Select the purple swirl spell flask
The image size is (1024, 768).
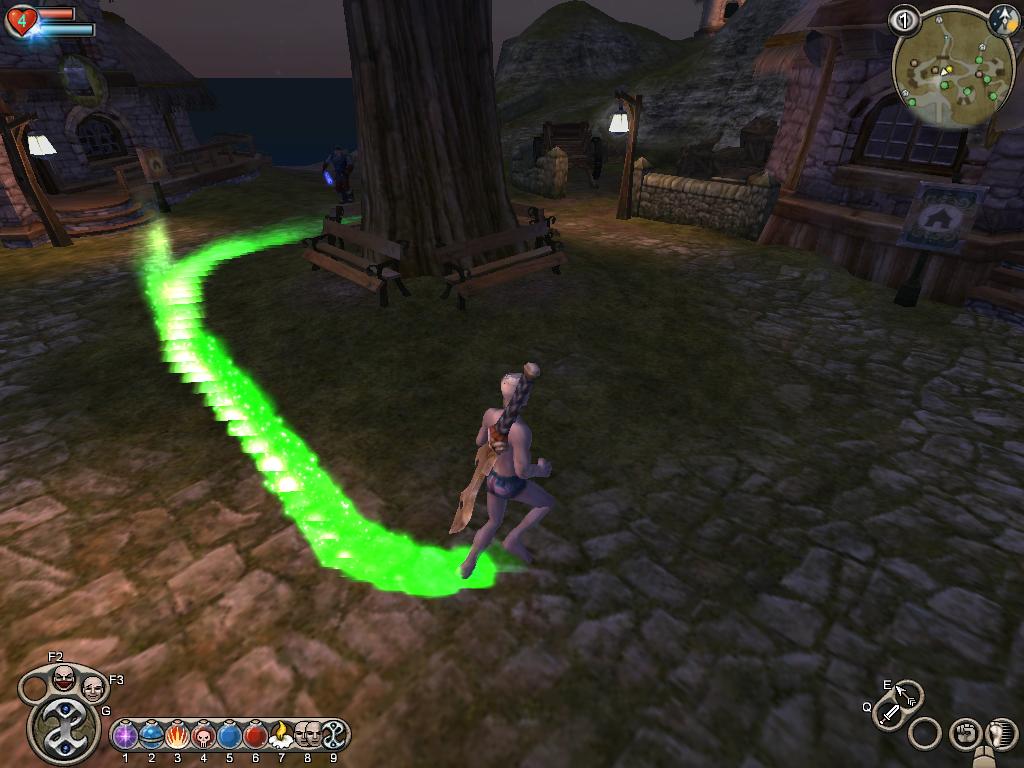pos(125,736)
